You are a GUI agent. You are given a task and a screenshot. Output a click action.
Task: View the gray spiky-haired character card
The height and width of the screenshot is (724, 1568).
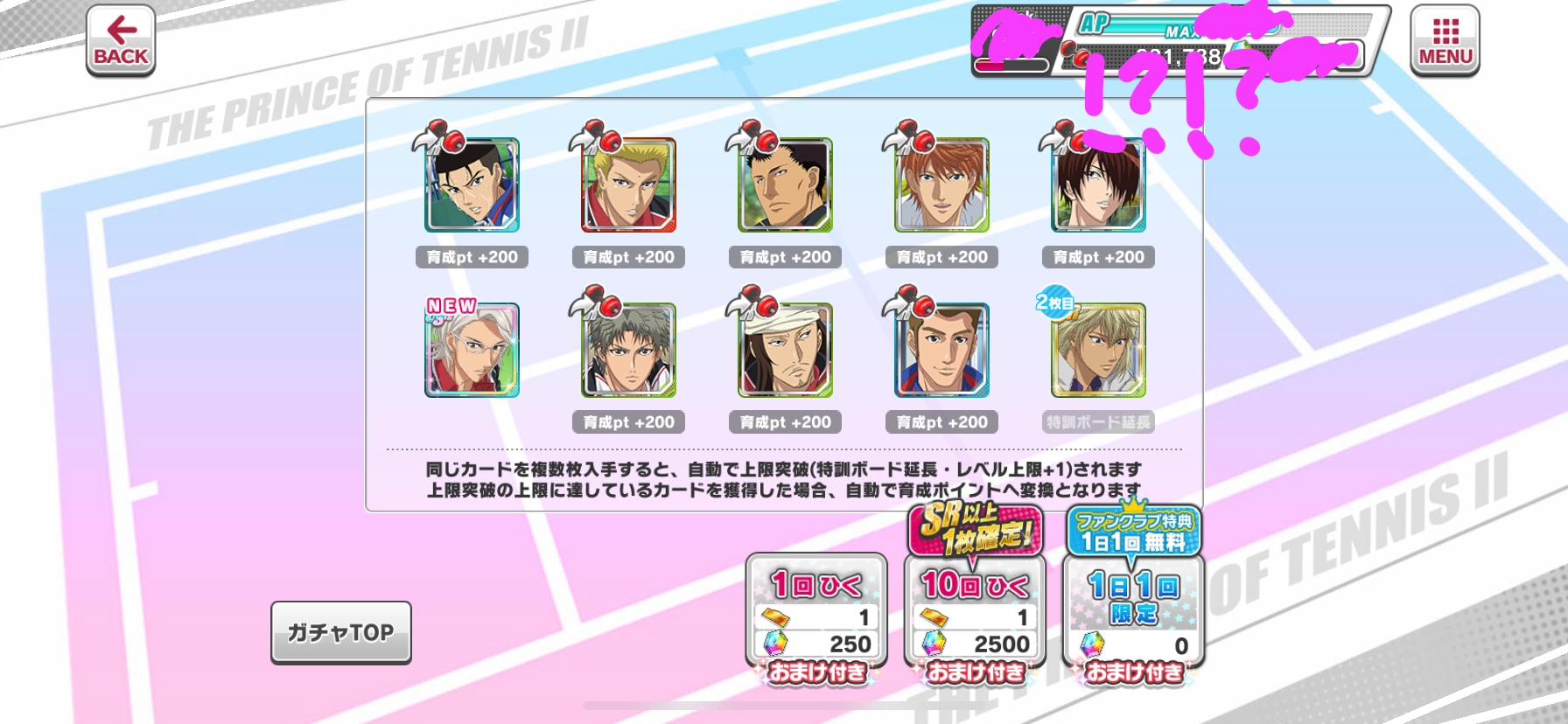tap(628, 350)
